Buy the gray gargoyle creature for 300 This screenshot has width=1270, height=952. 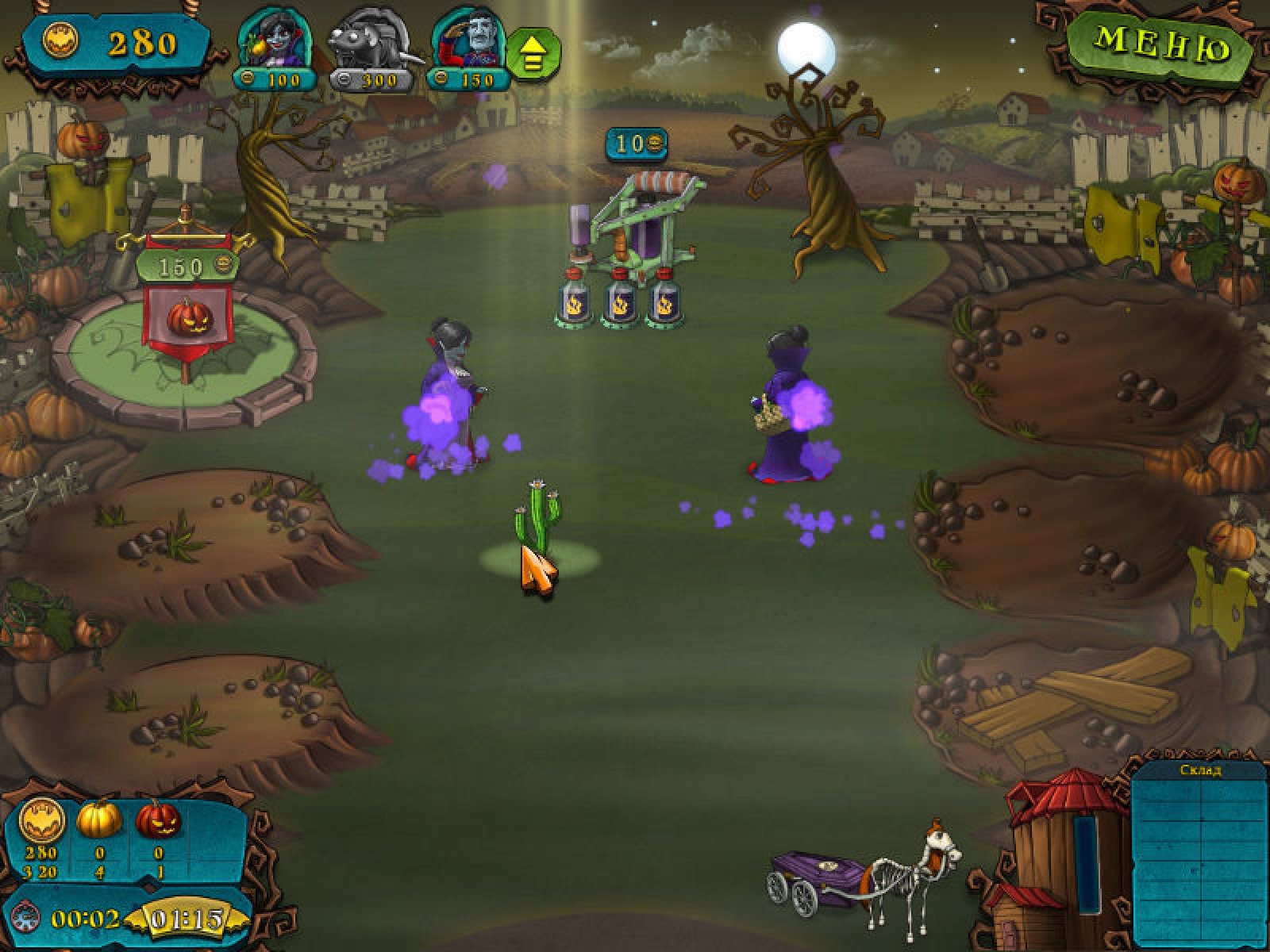369,49
